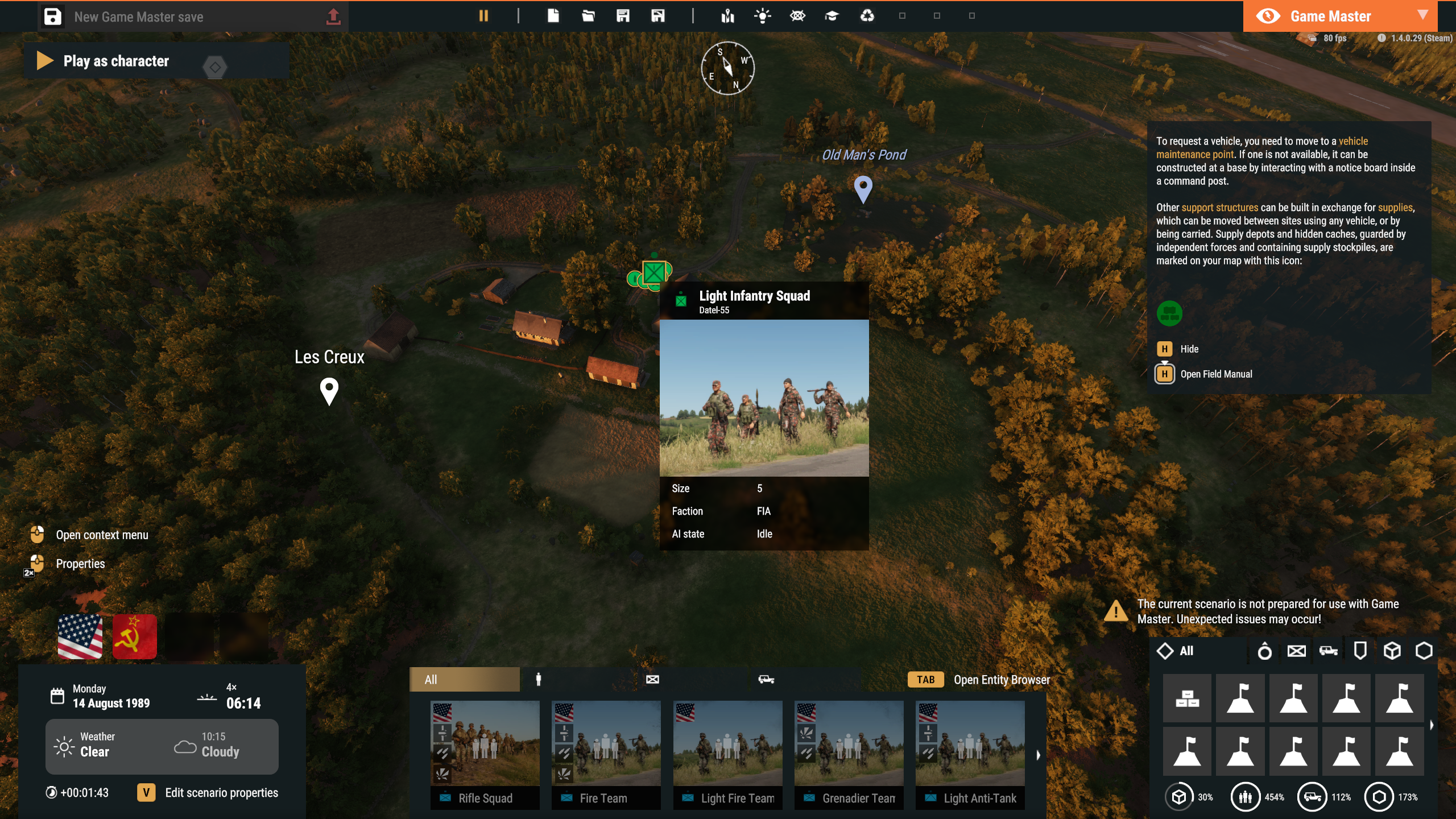Click the open-folder load icon
1456x819 pixels.
(x=588, y=16)
